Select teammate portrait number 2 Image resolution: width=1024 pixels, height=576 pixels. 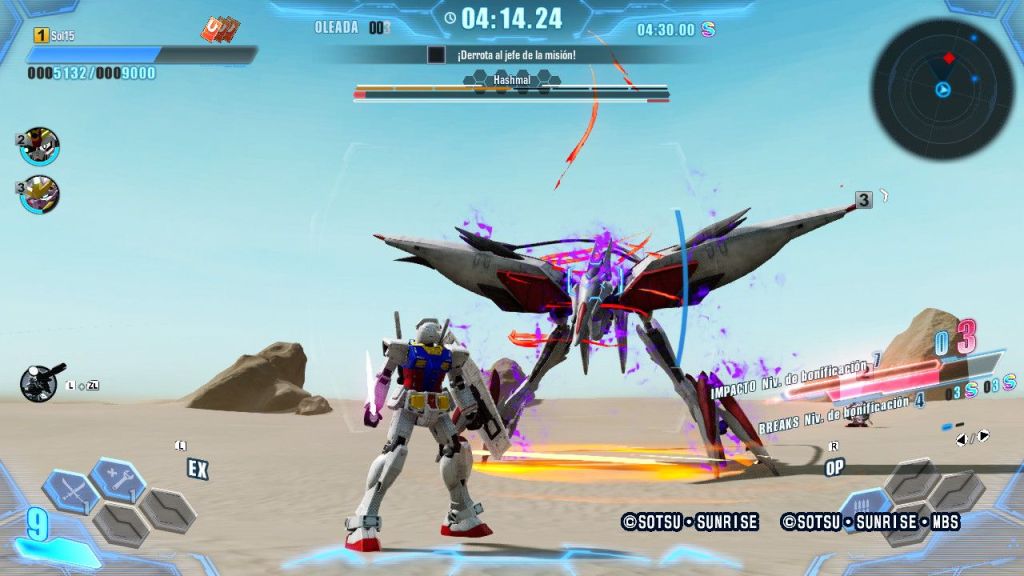click(x=41, y=146)
